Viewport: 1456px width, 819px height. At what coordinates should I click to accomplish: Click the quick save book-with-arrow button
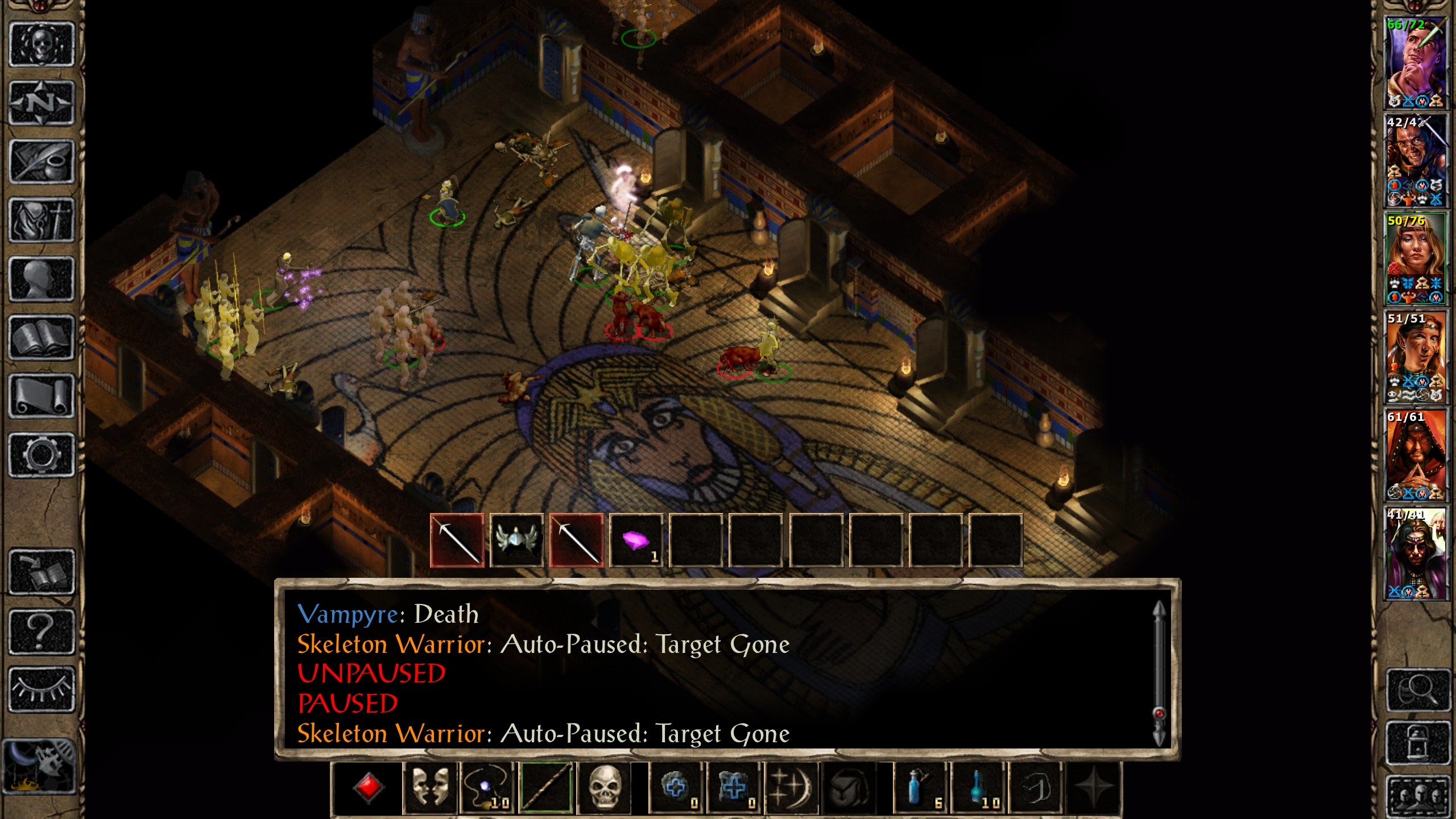point(42,572)
